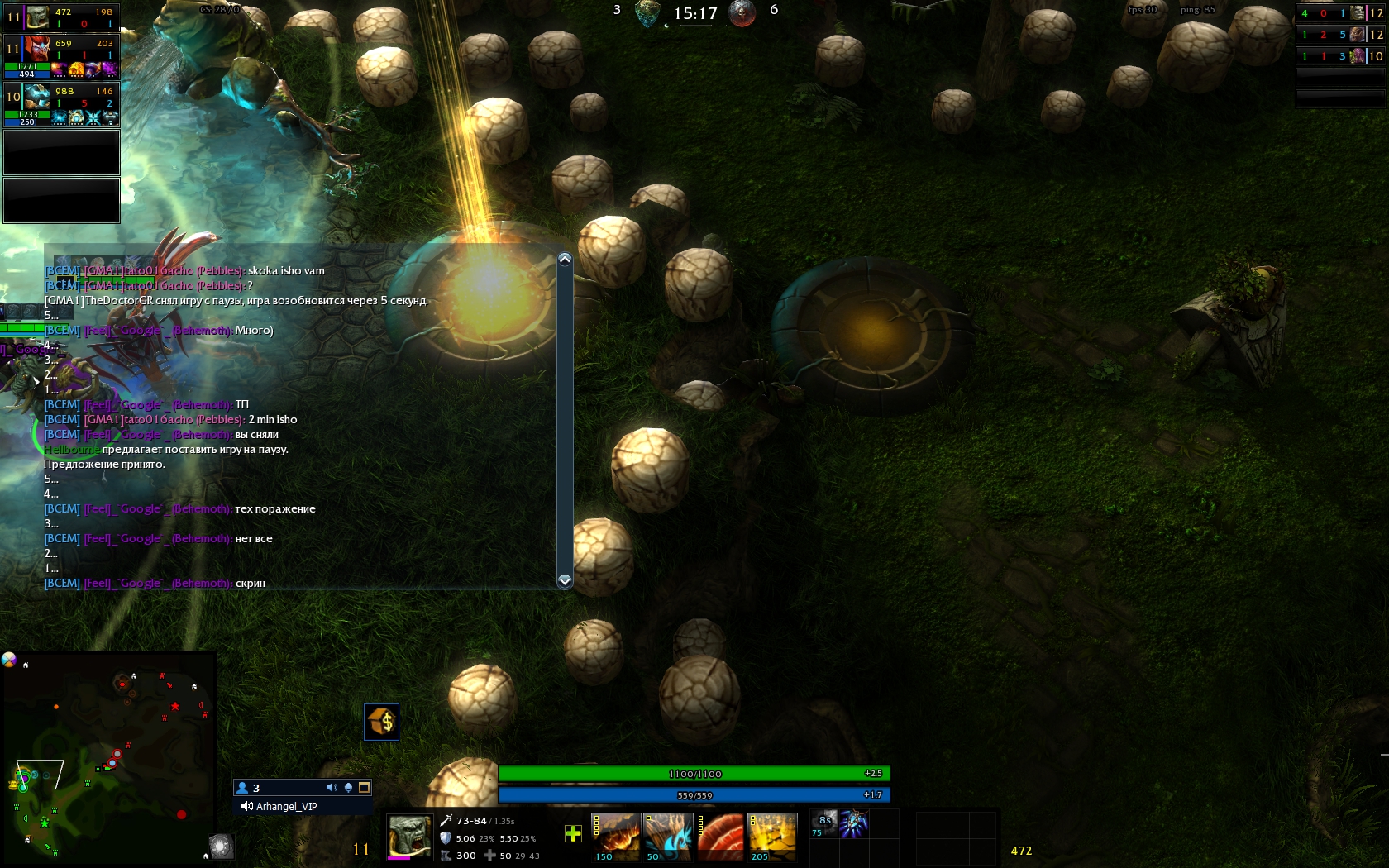The image size is (1389, 868).
Task: Toggle the minimap color-wheel option button
Action: pyautogui.click(x=9, y=659)
